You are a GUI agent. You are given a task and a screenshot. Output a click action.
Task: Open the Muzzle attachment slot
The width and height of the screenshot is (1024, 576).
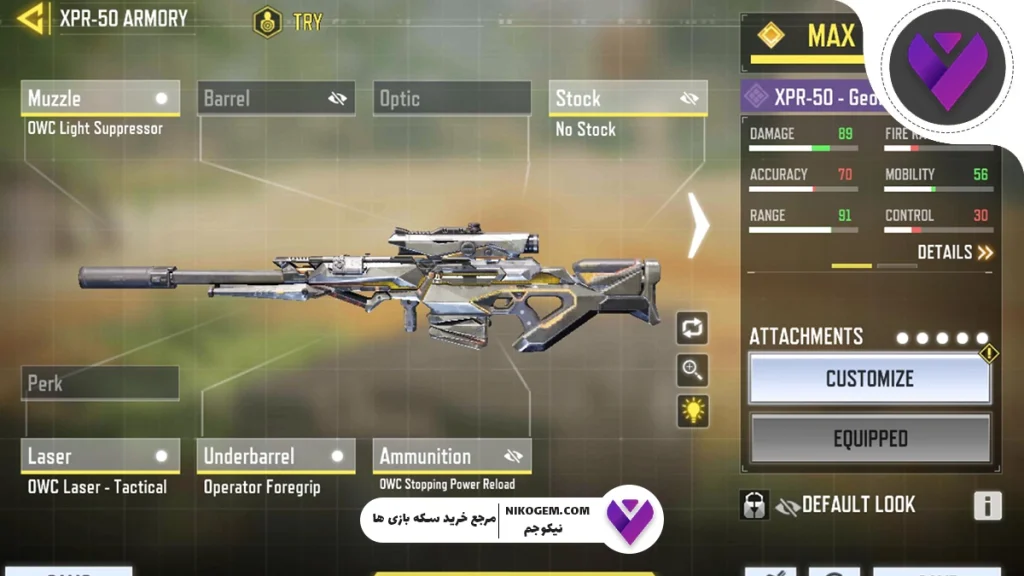tap(100, 98)
